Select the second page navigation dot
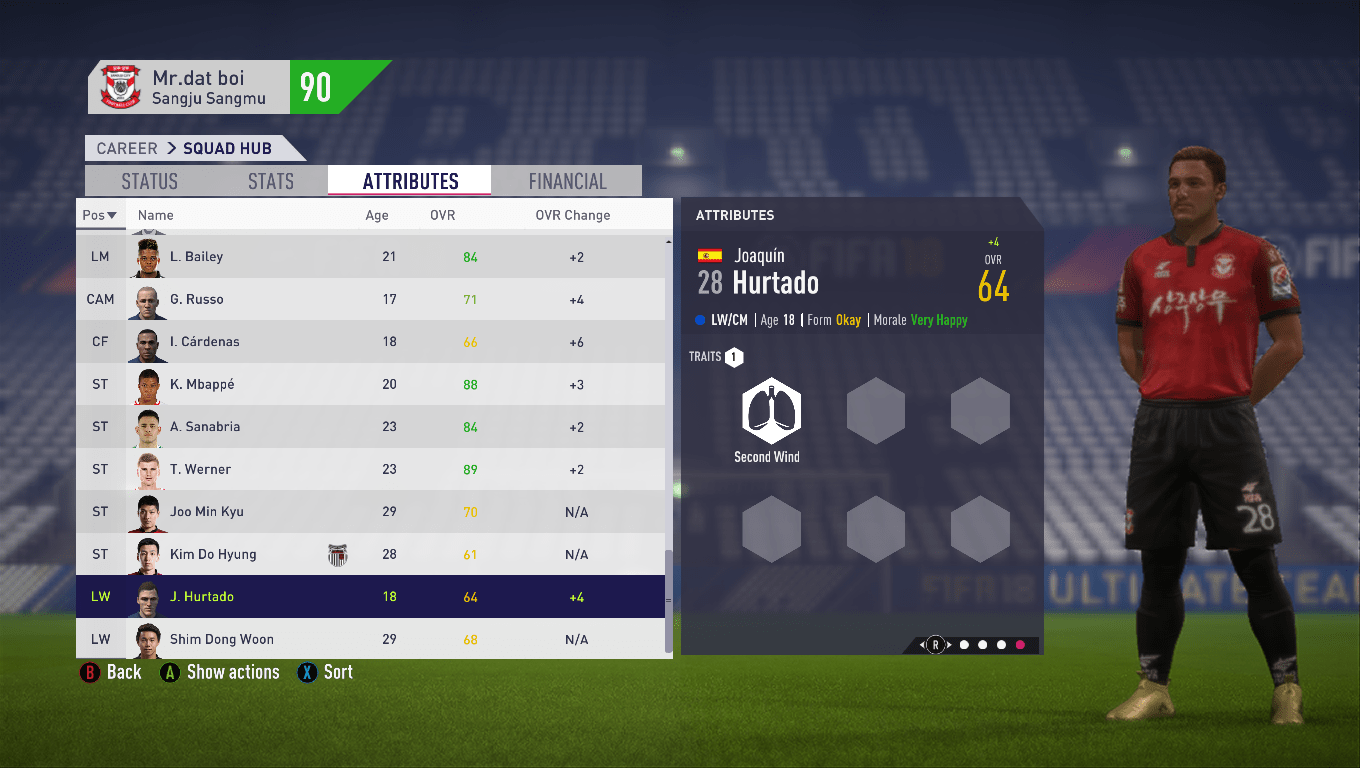 point(982,644)
